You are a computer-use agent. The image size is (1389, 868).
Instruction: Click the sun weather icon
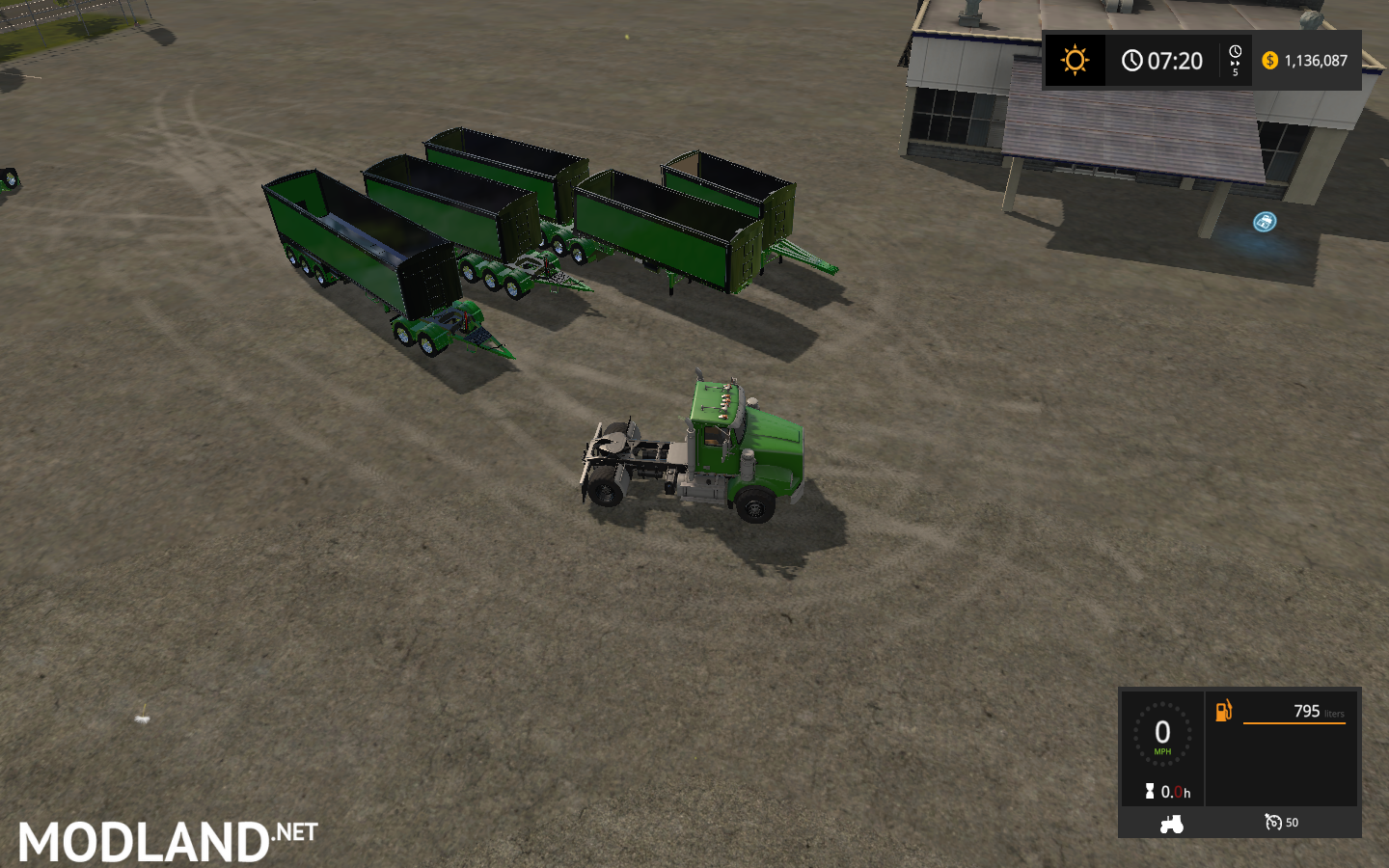(x=1074, y=61)
